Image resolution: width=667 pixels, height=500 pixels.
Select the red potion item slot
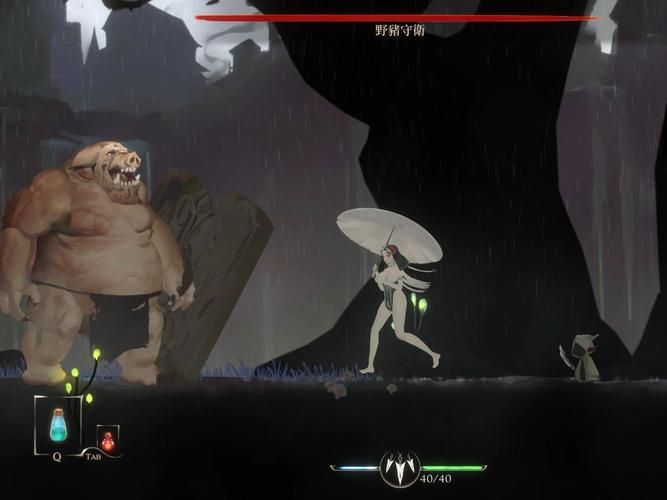pos(107,439)
